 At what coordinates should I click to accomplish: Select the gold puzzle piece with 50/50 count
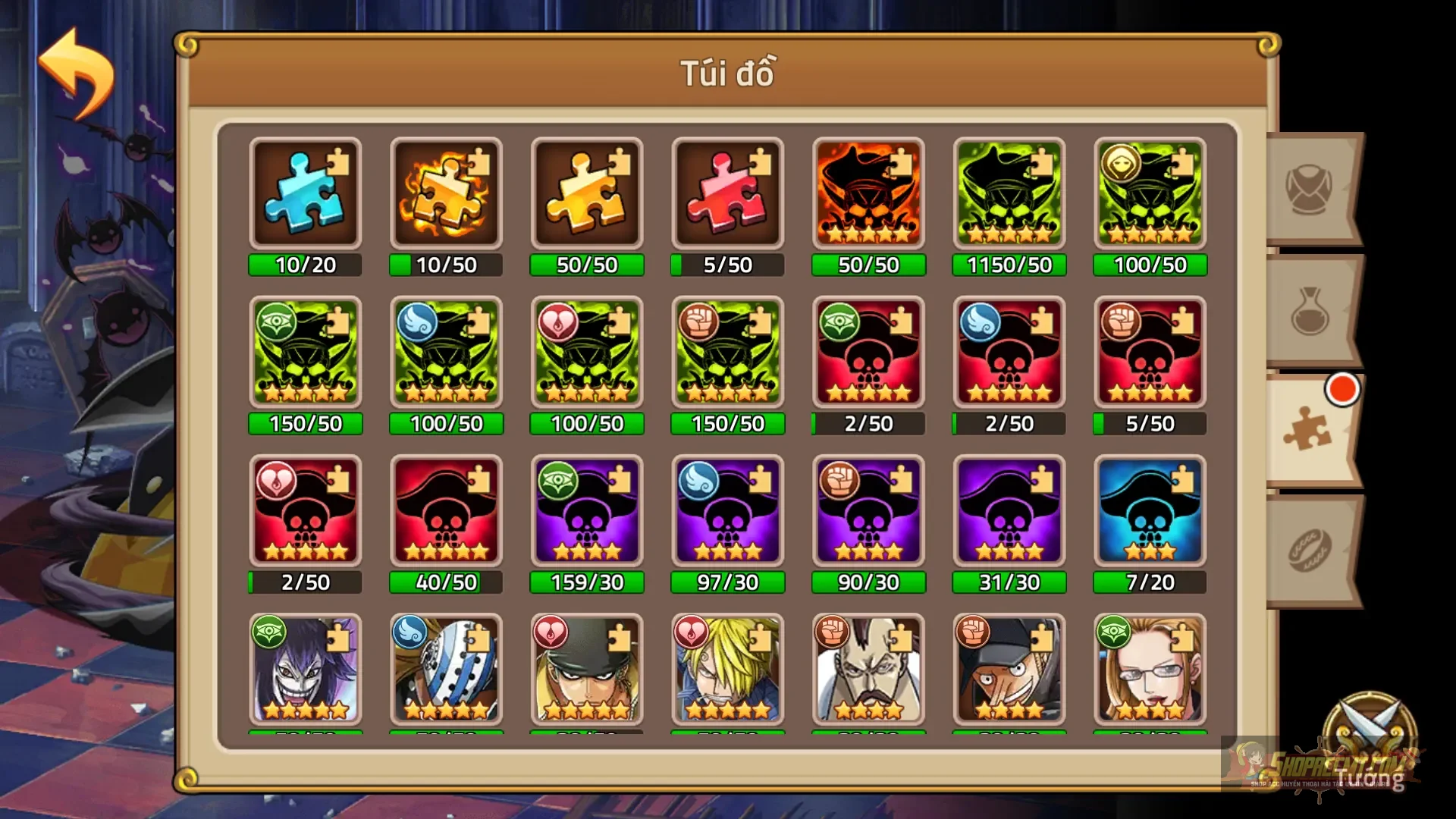coord(587,193)
